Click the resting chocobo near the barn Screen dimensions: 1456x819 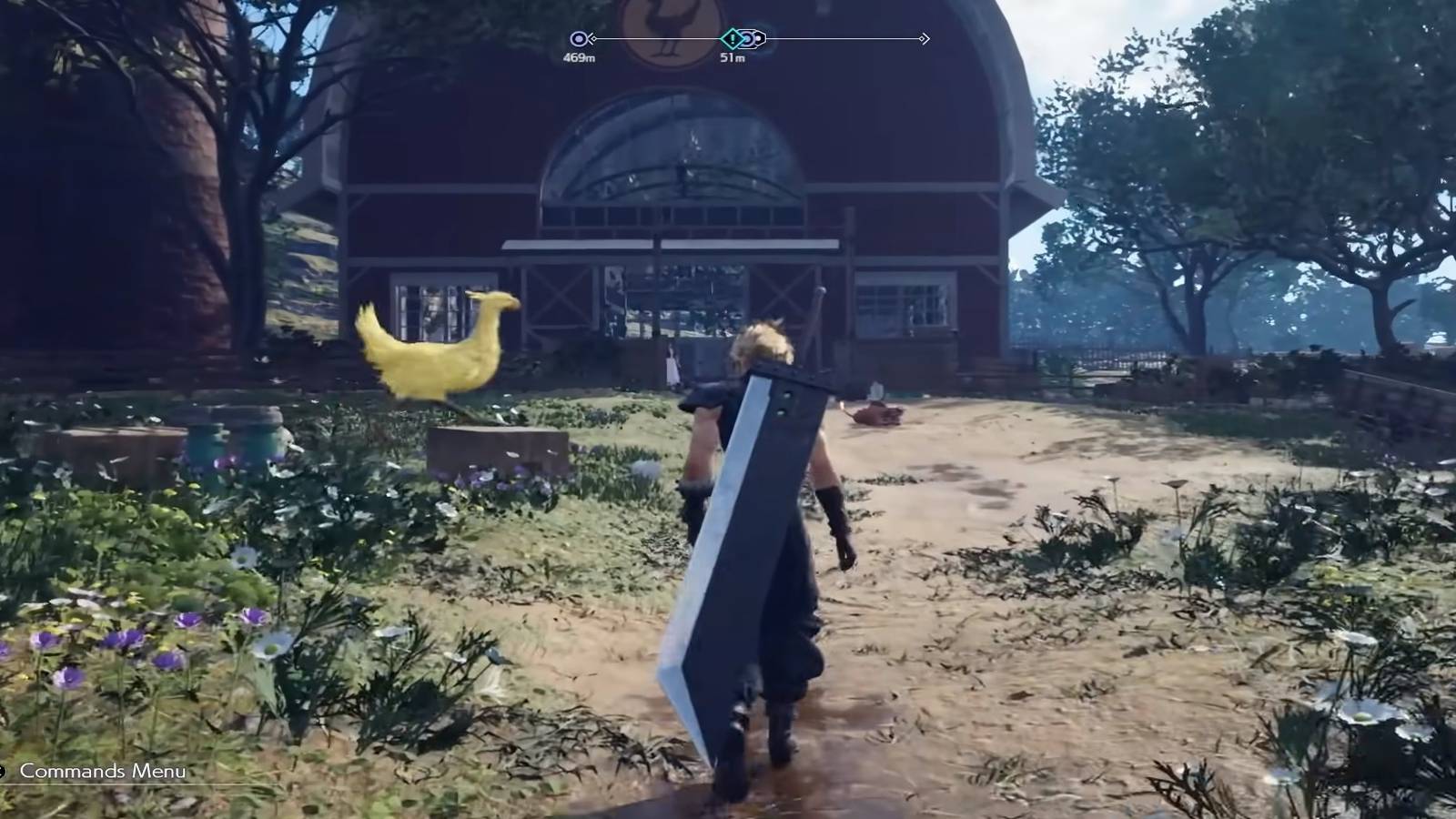click(878, 414)
